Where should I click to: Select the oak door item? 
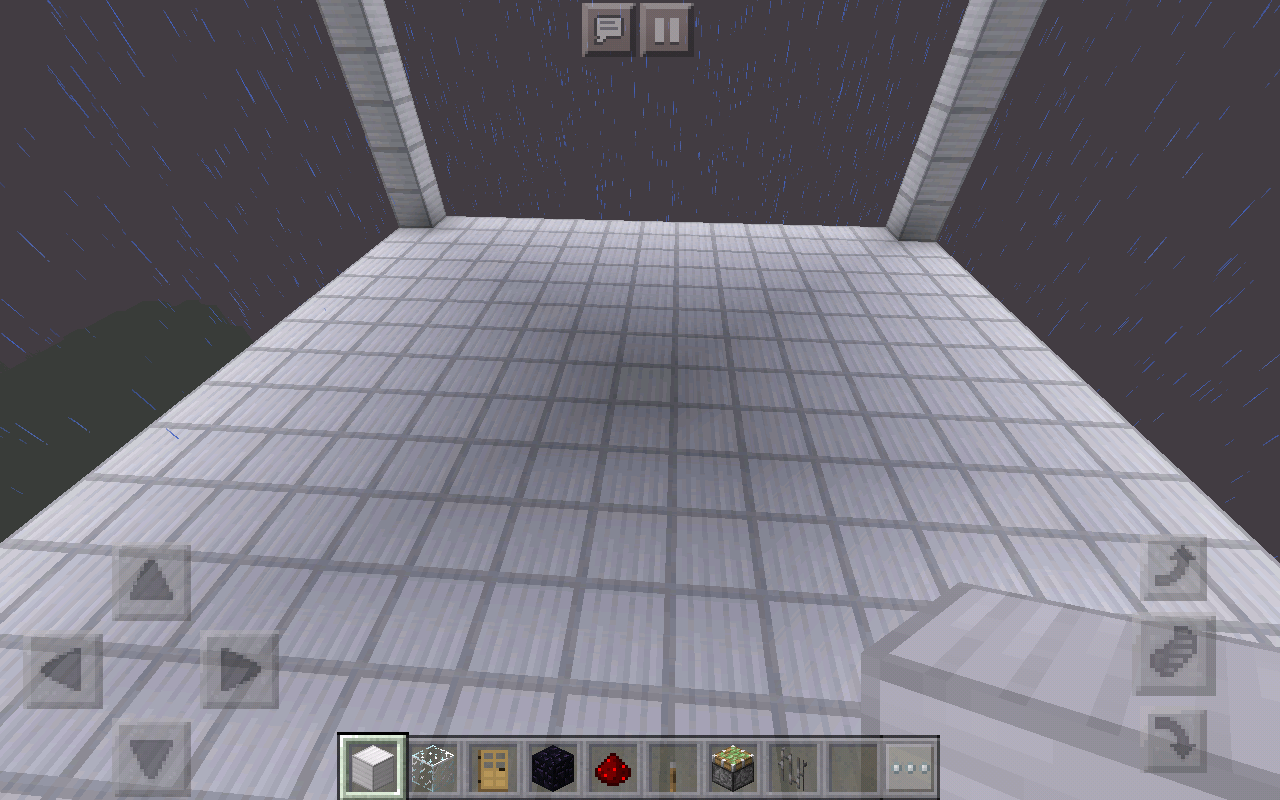494,764
